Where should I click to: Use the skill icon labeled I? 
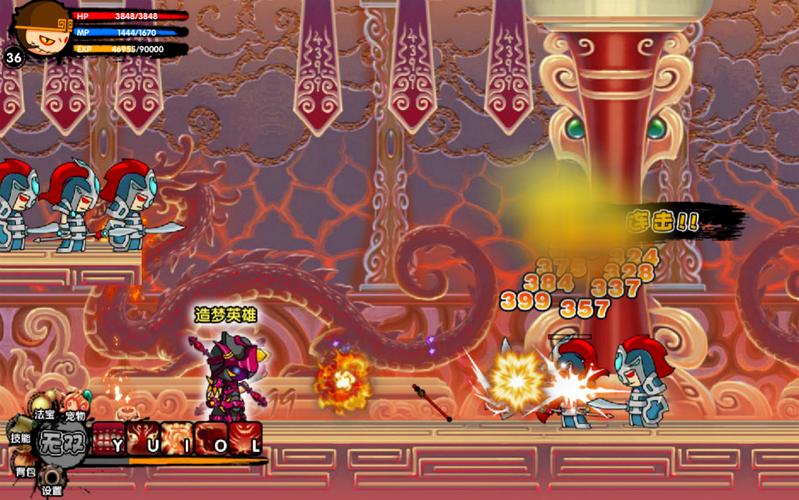(177, 438)
